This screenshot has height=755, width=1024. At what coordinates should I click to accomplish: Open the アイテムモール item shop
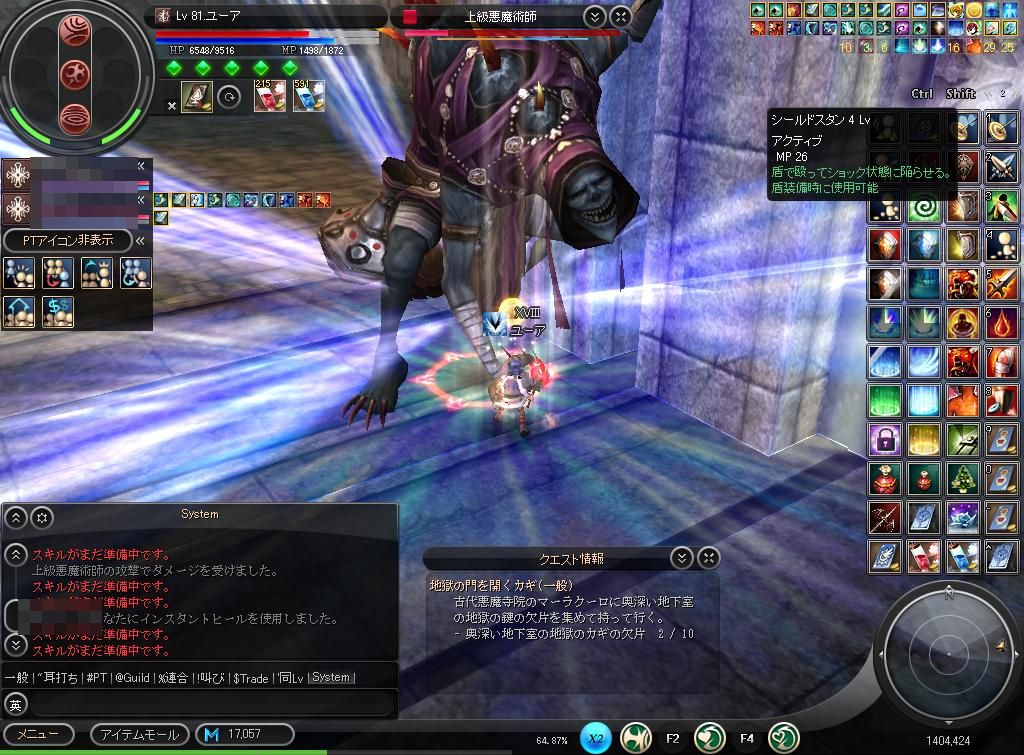coord(140,734)
